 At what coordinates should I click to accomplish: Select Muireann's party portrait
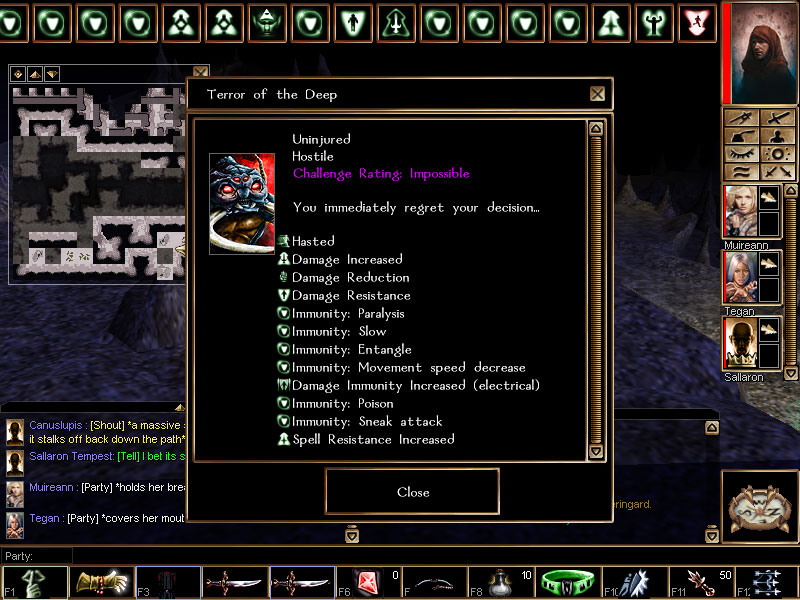click(x=738, y=212)
